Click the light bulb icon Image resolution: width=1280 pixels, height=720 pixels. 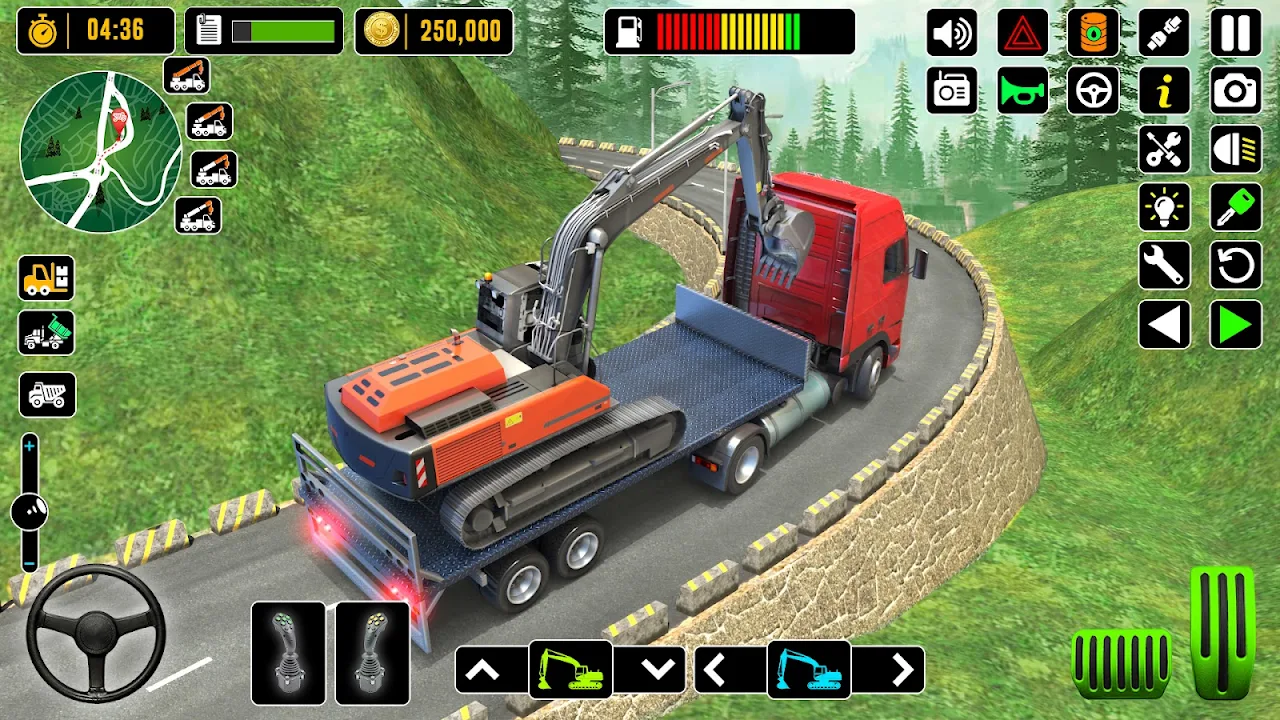click(1164, 208)
